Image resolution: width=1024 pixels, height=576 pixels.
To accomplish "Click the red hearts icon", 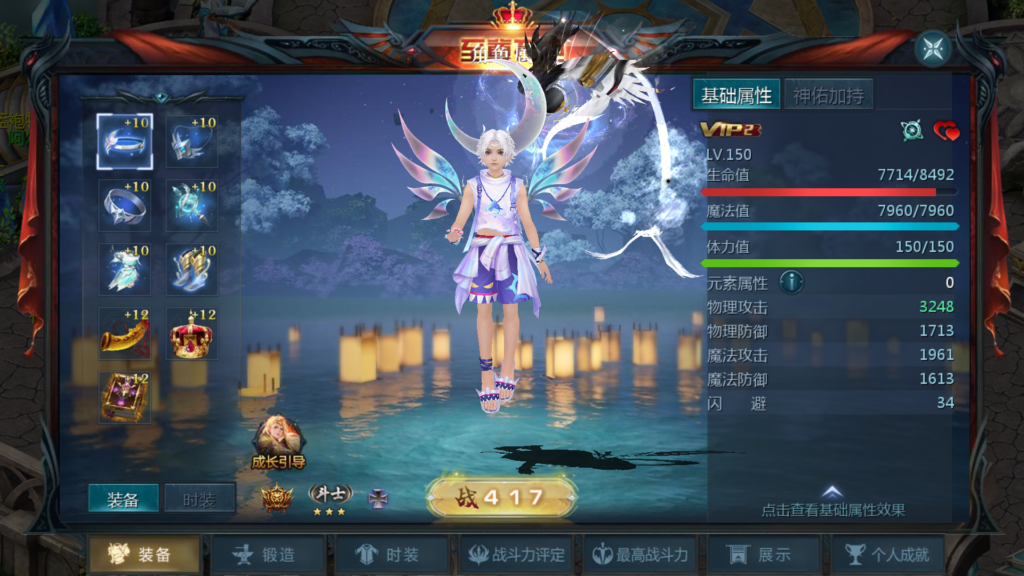I will 946,131.
